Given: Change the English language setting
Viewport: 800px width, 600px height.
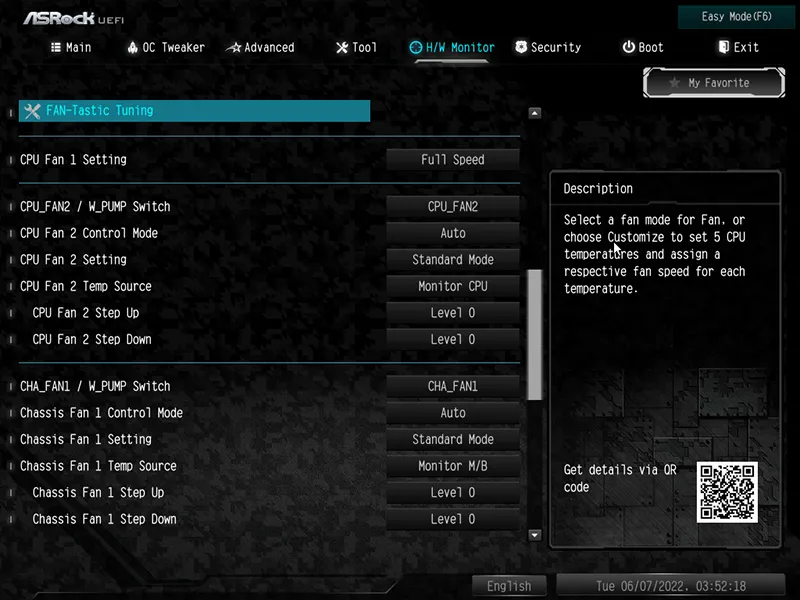Looking at the screenshot, I should (x=509, y=586).
